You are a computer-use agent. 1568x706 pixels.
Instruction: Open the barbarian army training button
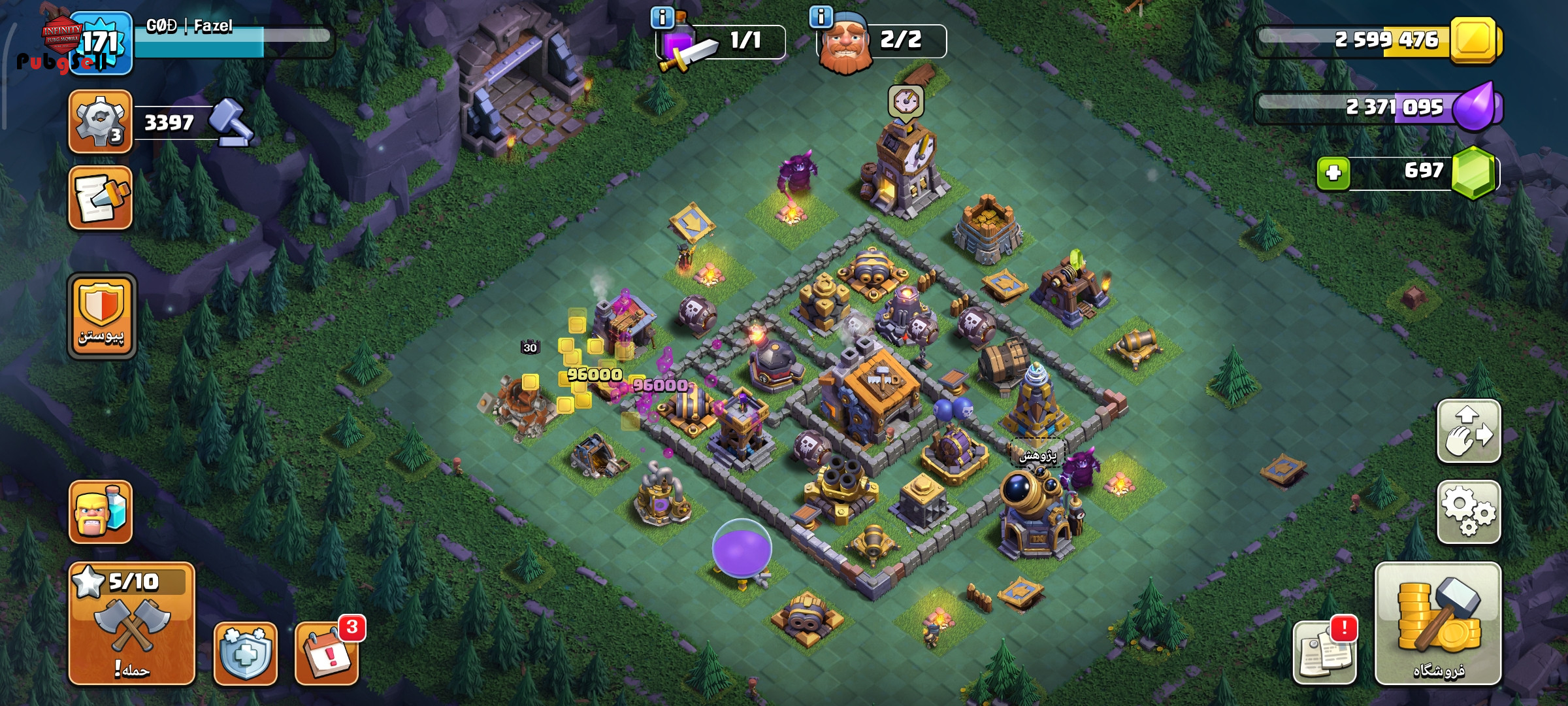tap(101, 513)
